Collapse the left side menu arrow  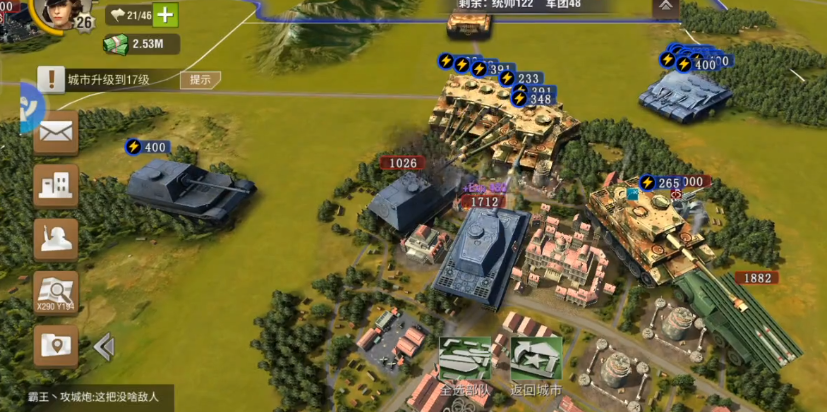(x=103, y=347)
